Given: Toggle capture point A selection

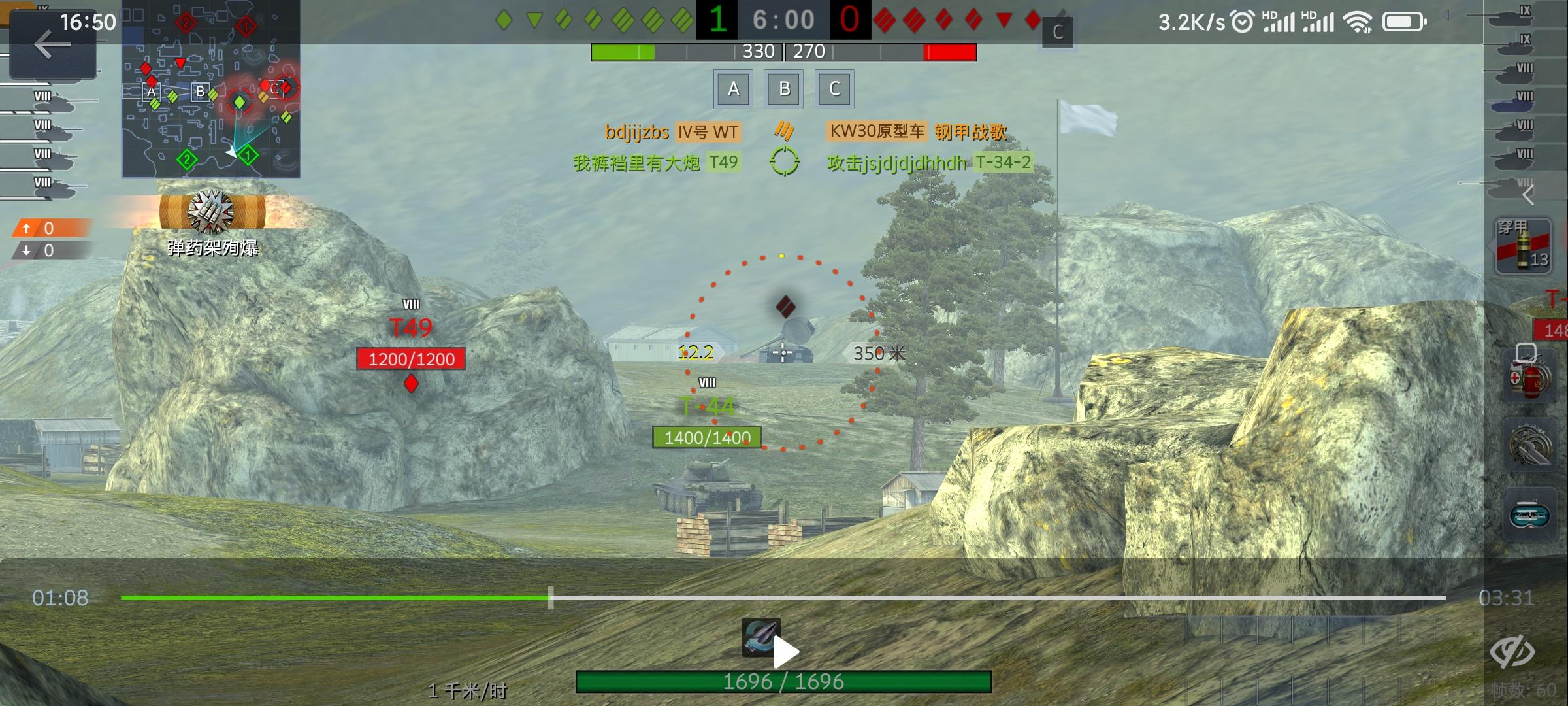Looking at the screenshot, I should (733, 90).
